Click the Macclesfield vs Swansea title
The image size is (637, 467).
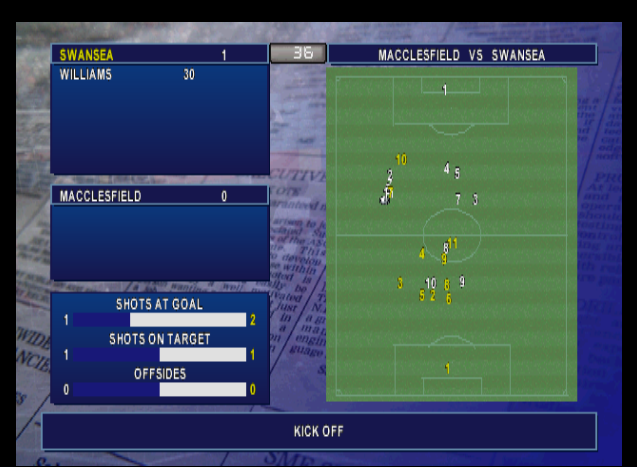(x=461, y=55)
